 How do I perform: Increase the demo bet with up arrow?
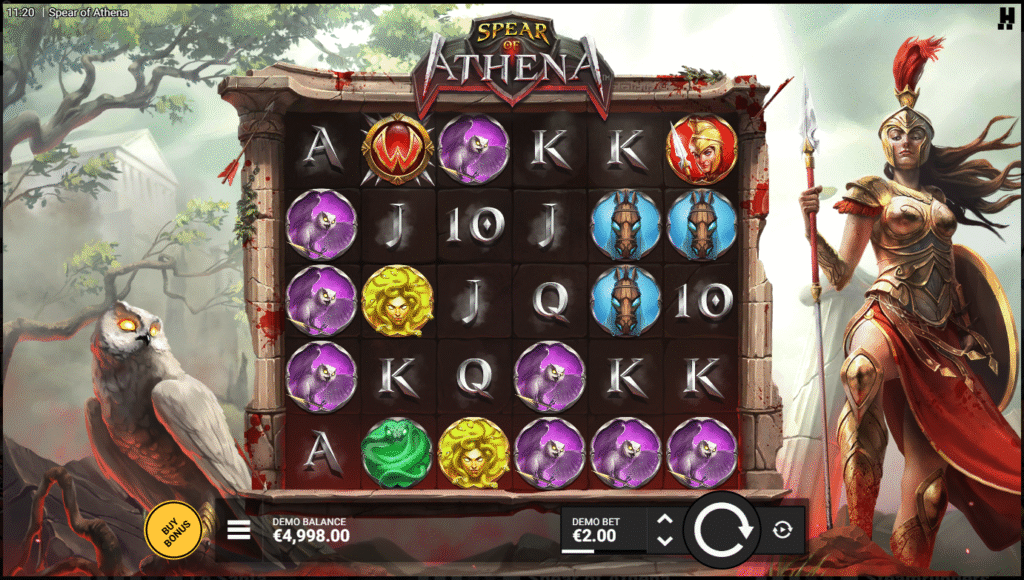[664, 519]
